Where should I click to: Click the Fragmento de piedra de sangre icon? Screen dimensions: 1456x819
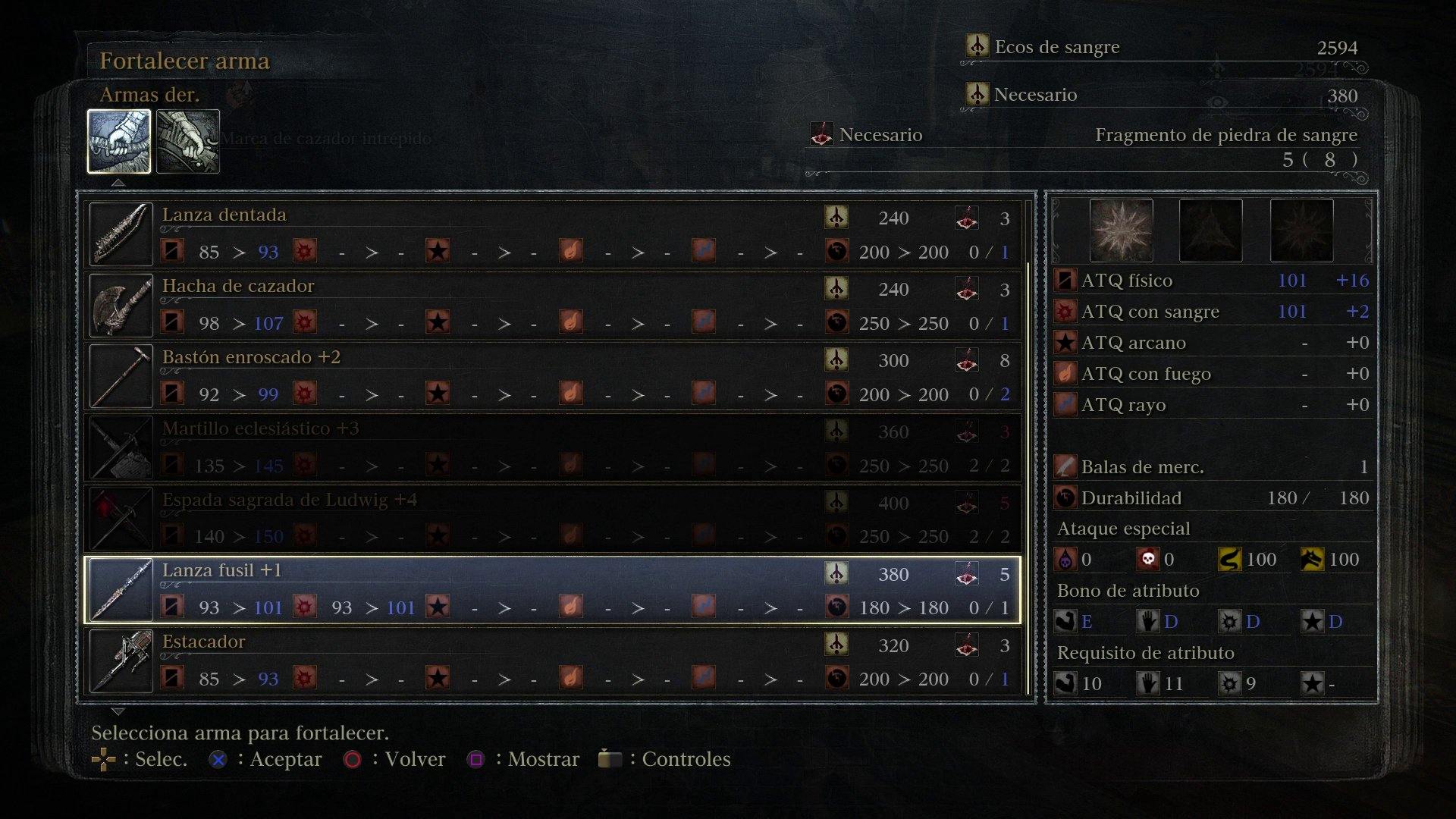[821, 135]
